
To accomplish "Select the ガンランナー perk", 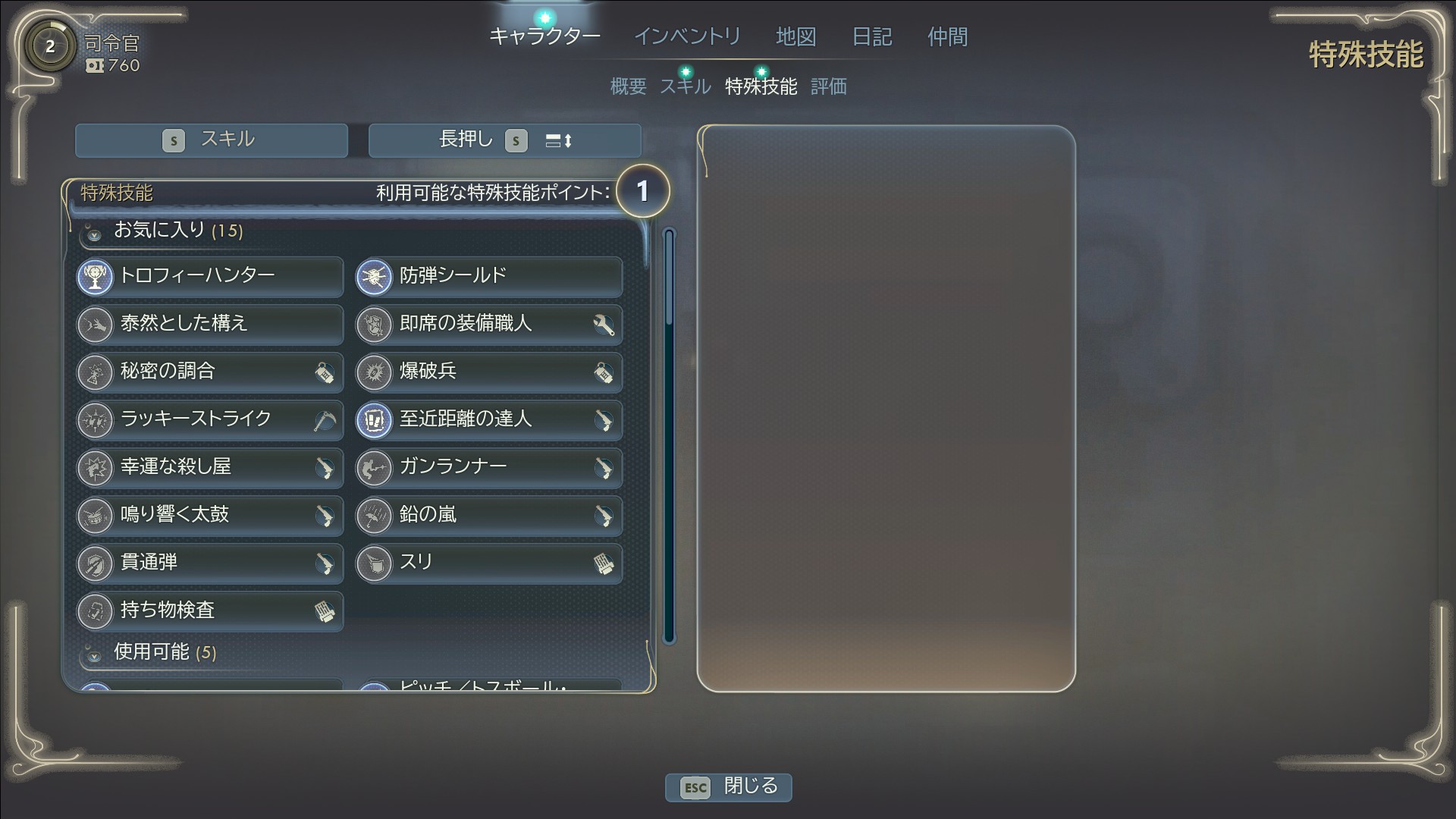I will [x=489, y=467].
